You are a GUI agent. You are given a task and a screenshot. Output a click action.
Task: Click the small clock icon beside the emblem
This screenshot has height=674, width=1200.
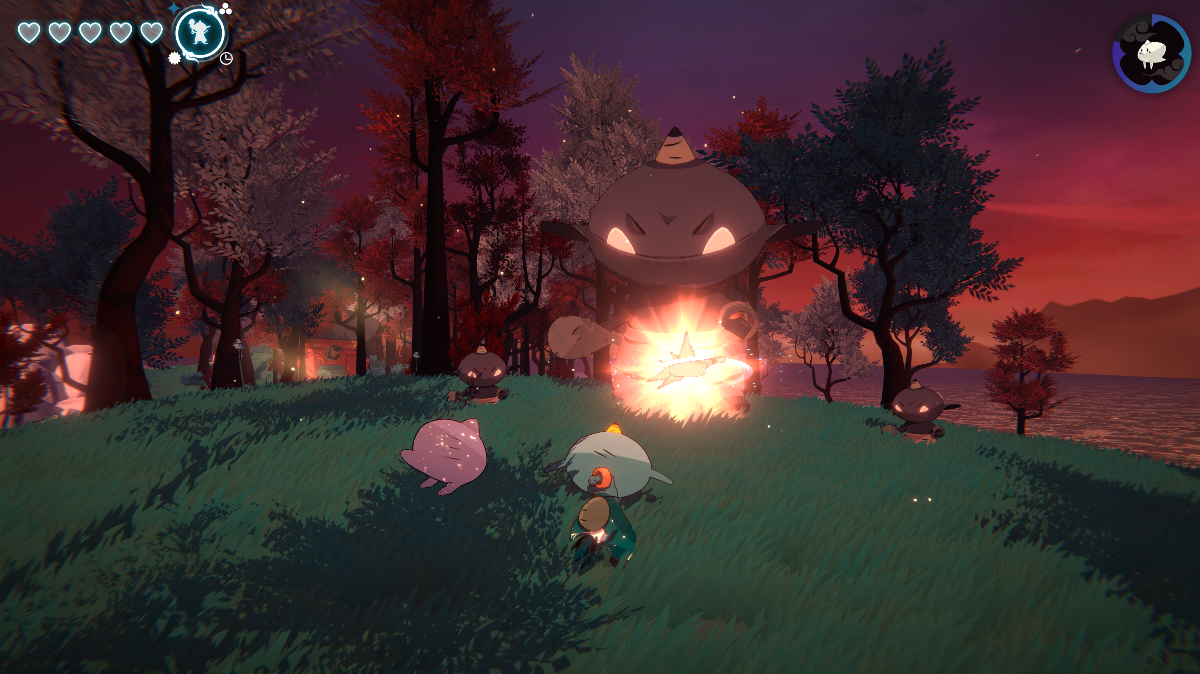click(226, 58)
